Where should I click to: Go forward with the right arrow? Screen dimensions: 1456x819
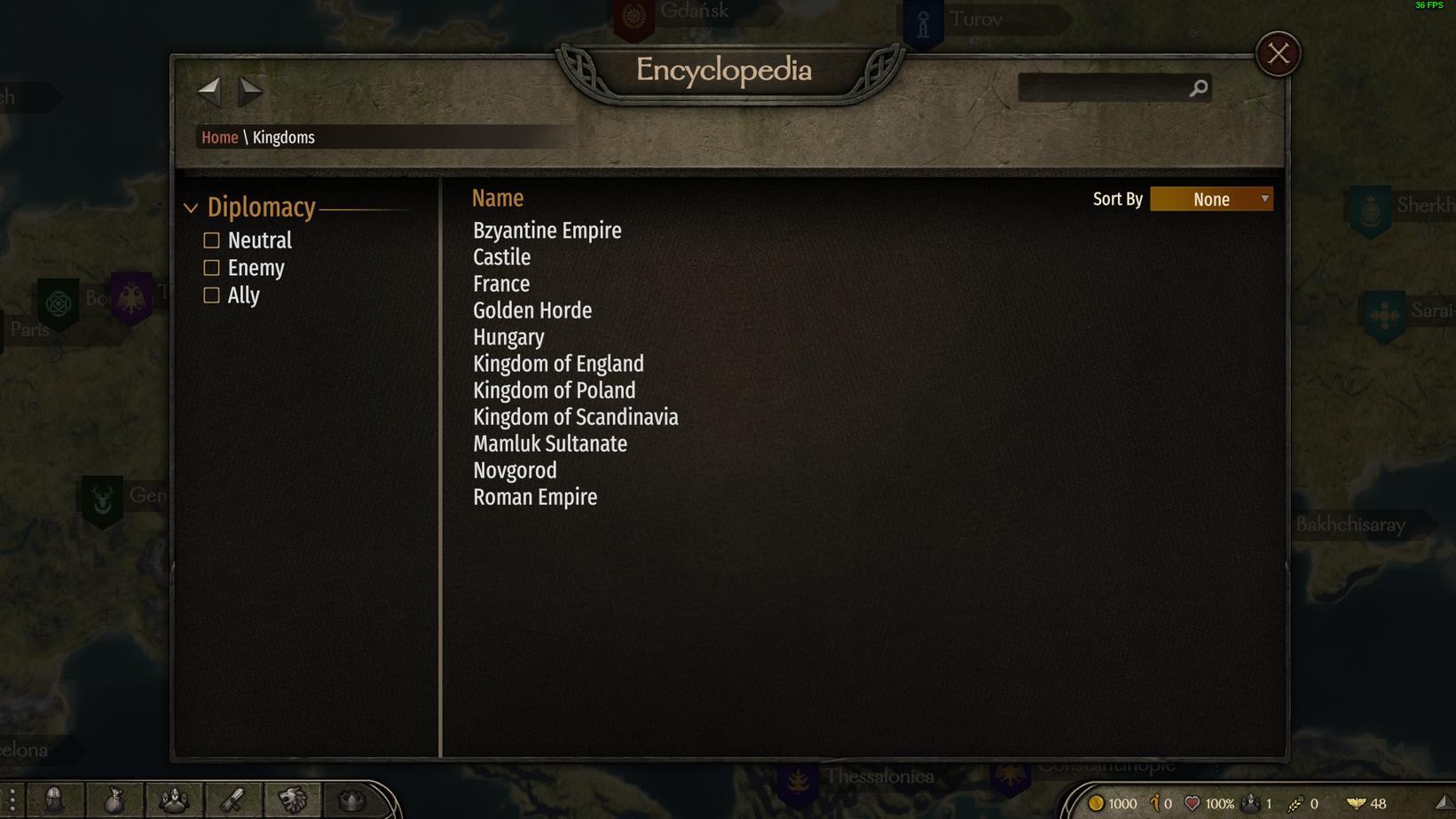pyautogui.click(x=250, y=89)
